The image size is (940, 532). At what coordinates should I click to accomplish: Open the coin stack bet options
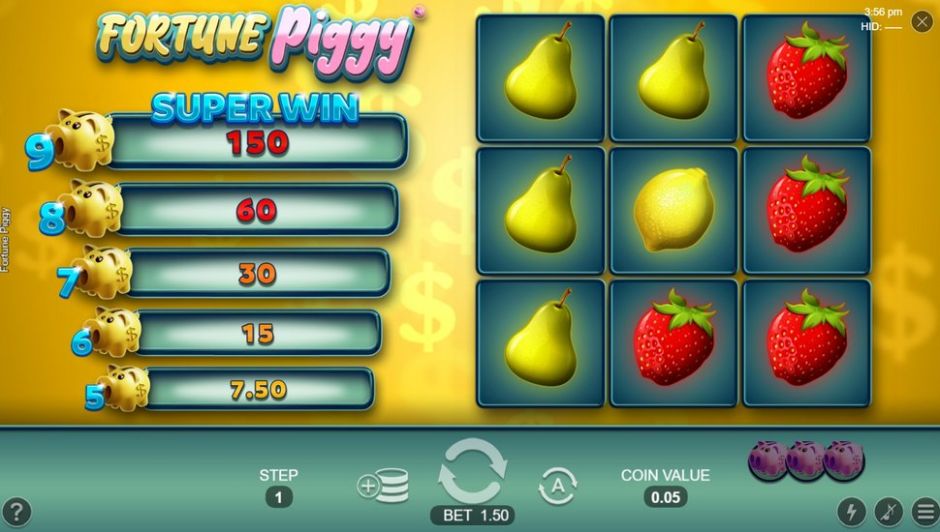click(383, 486)
